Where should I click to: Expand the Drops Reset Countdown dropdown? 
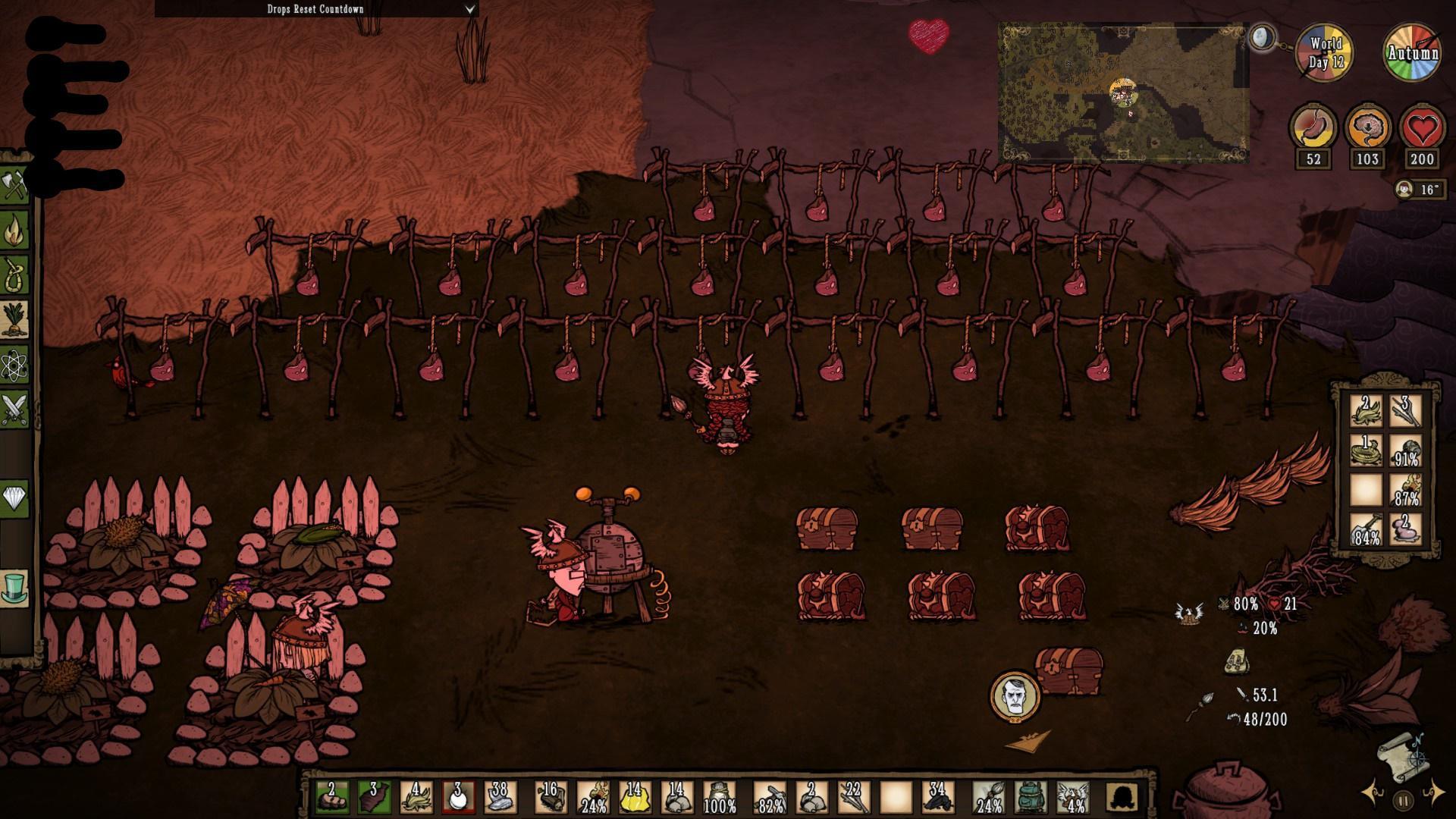tap(469, 9)
